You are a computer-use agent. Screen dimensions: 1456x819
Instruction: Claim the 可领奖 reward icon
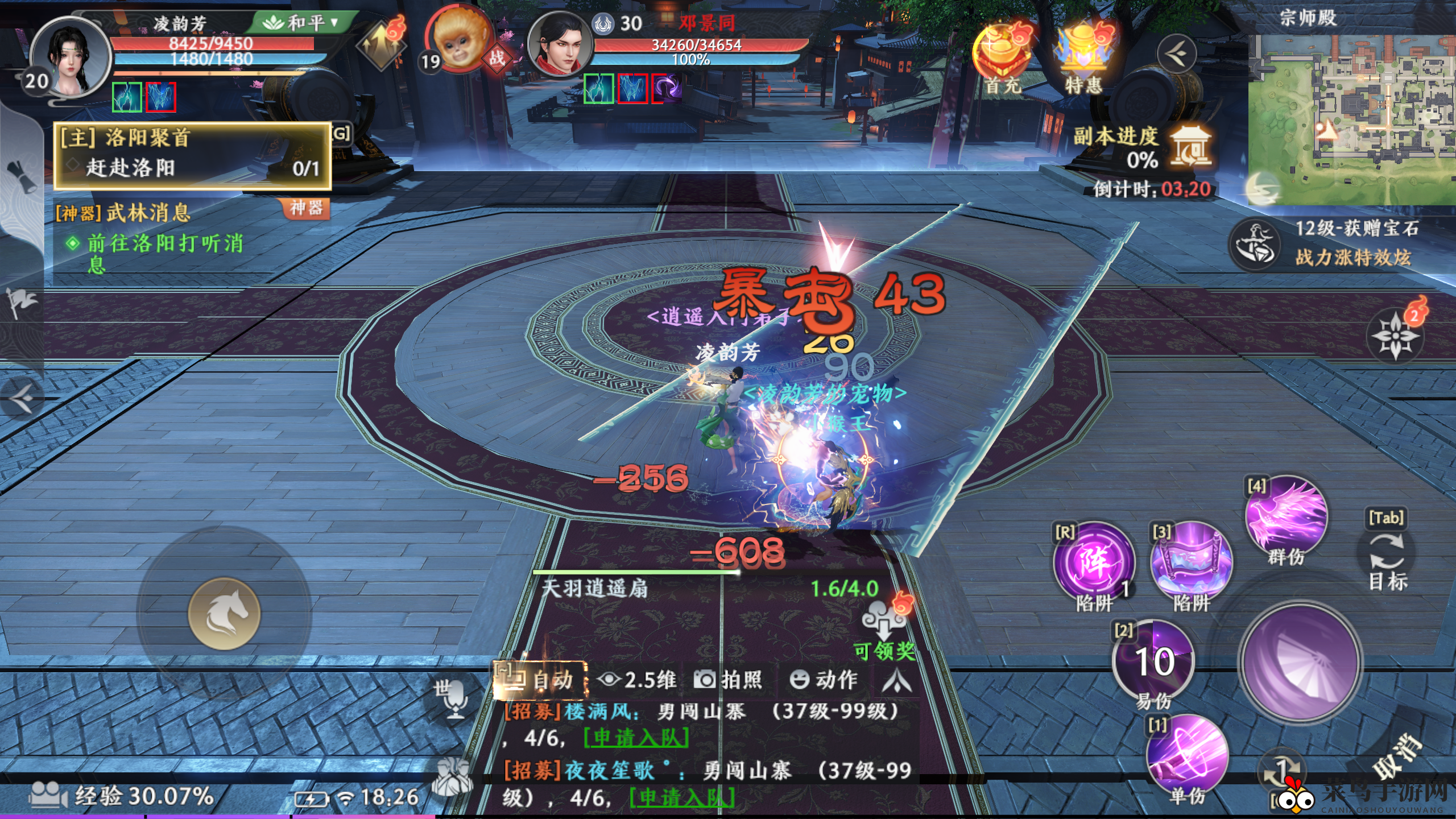[x=884, y=626]
